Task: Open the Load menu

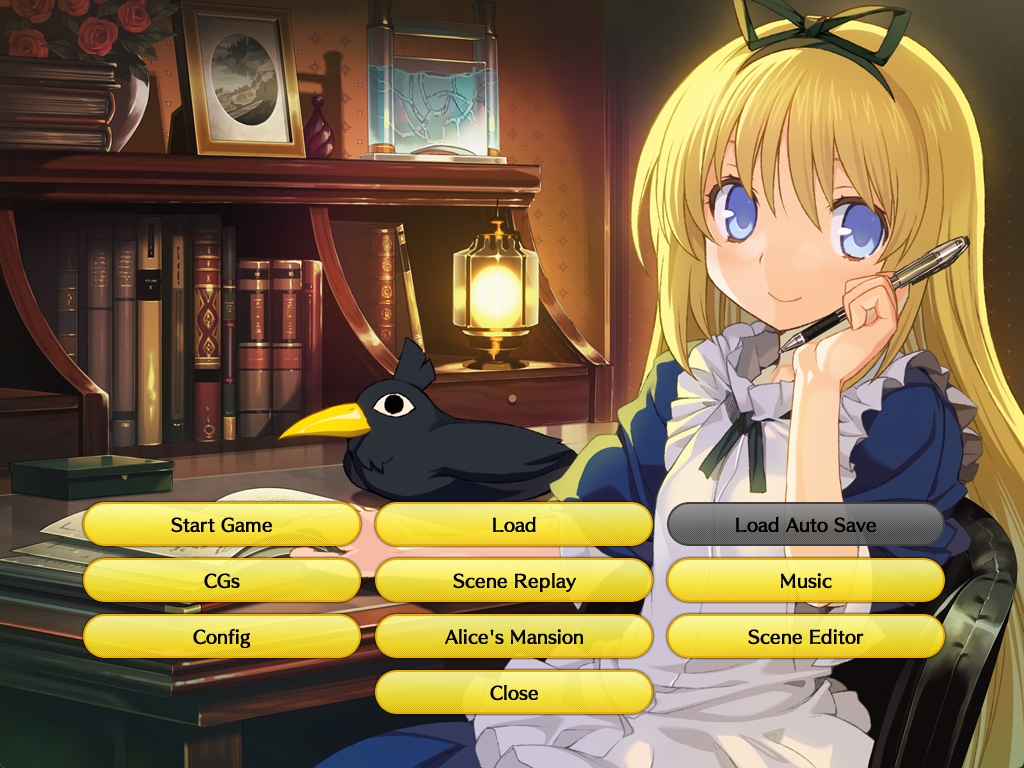Action: (514, 525)
